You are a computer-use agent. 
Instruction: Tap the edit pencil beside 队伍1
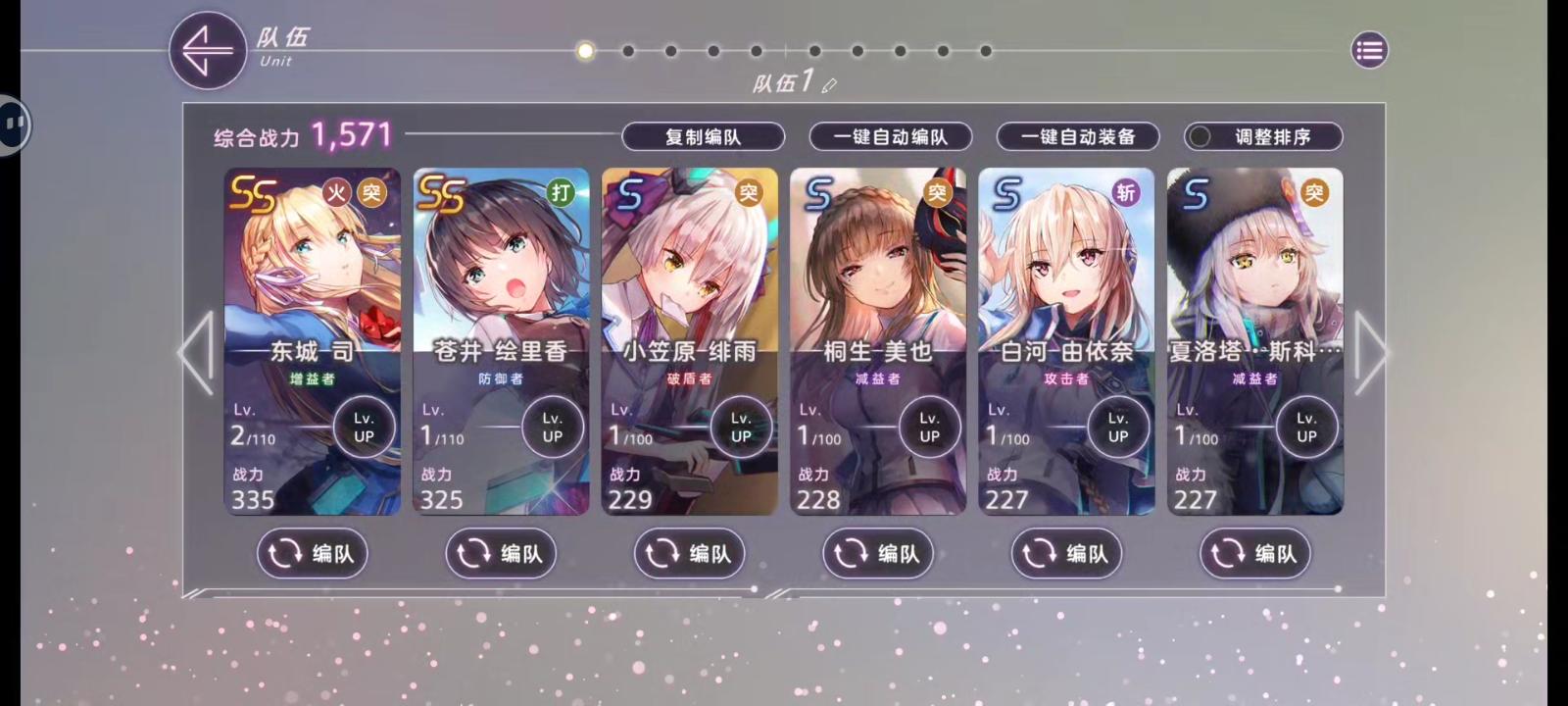(x=830, y=86)
